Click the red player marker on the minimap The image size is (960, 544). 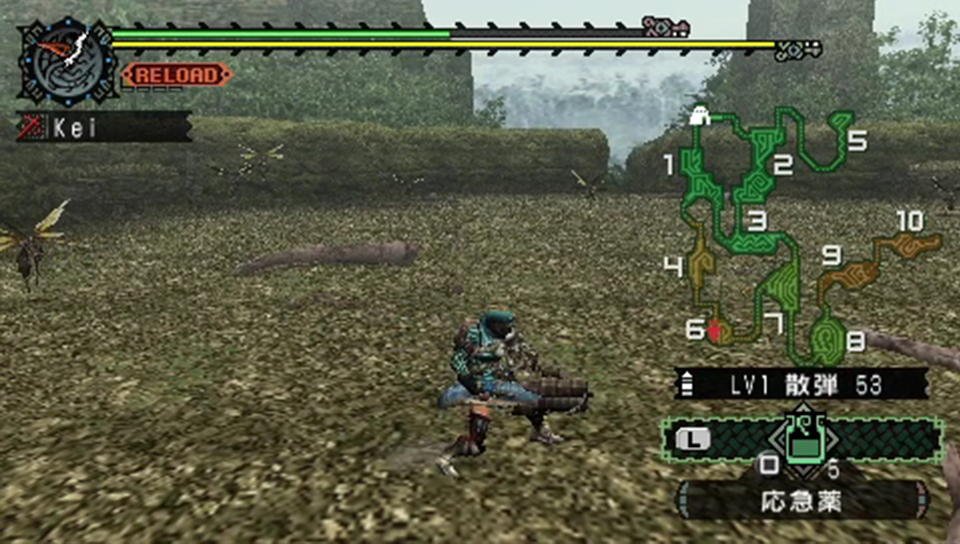coord(714,328)
